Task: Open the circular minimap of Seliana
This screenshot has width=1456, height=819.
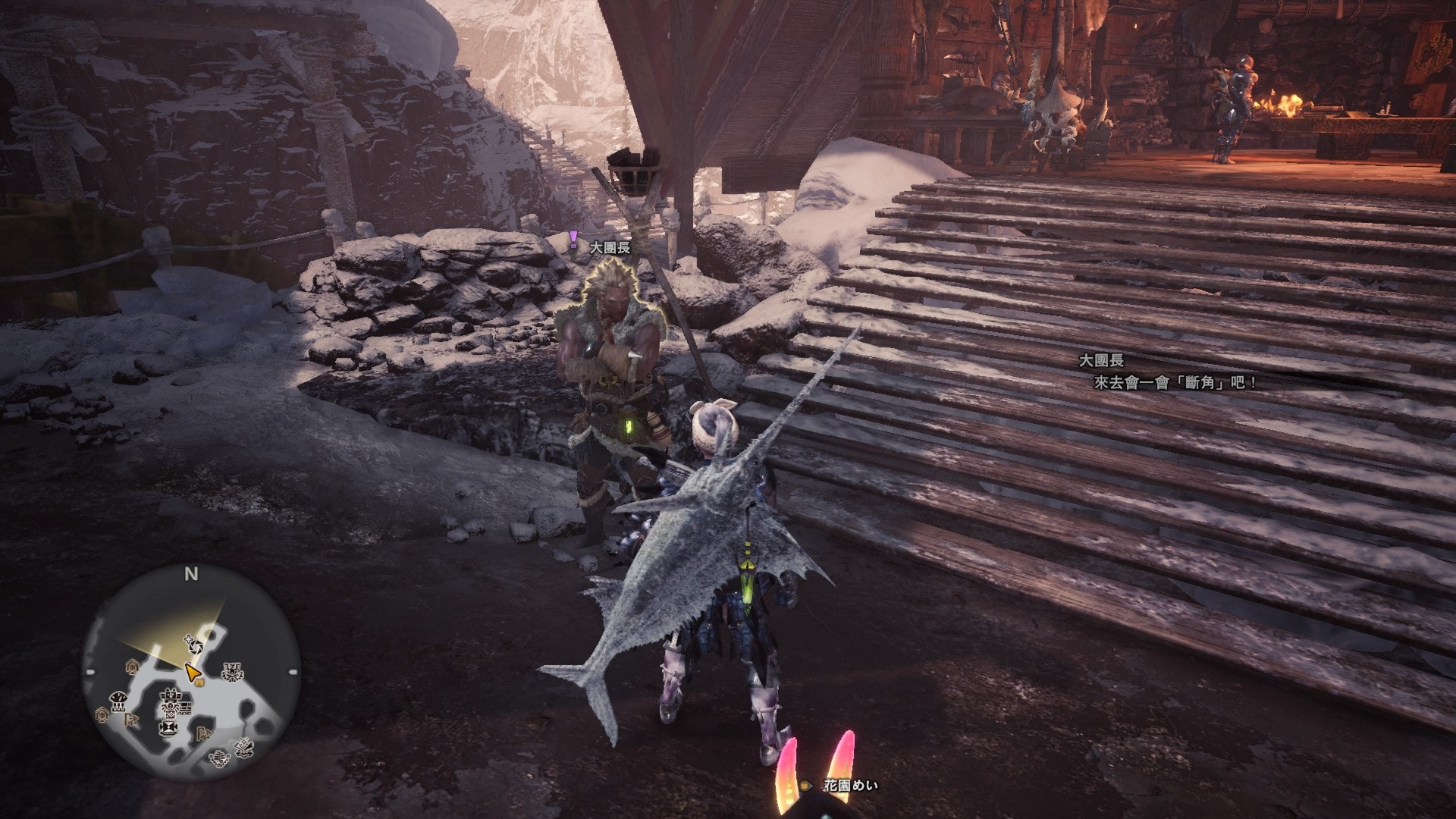Action: pyautogui.click(x=191, y=675)
